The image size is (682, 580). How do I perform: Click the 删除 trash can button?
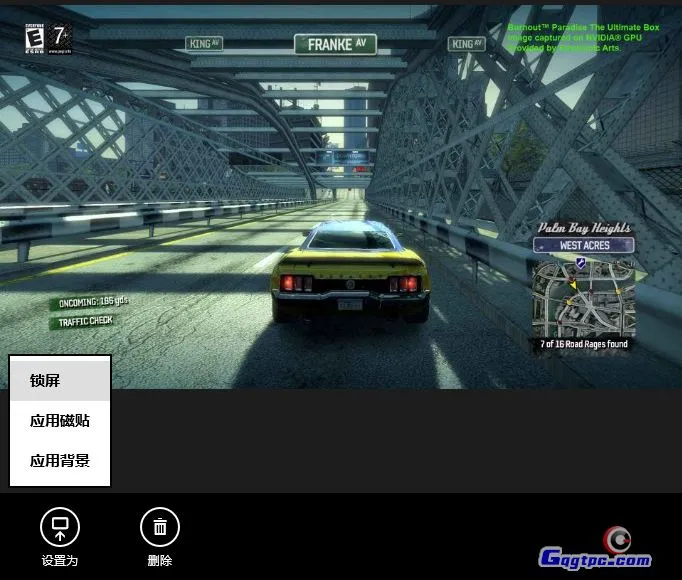pos(160,527)
